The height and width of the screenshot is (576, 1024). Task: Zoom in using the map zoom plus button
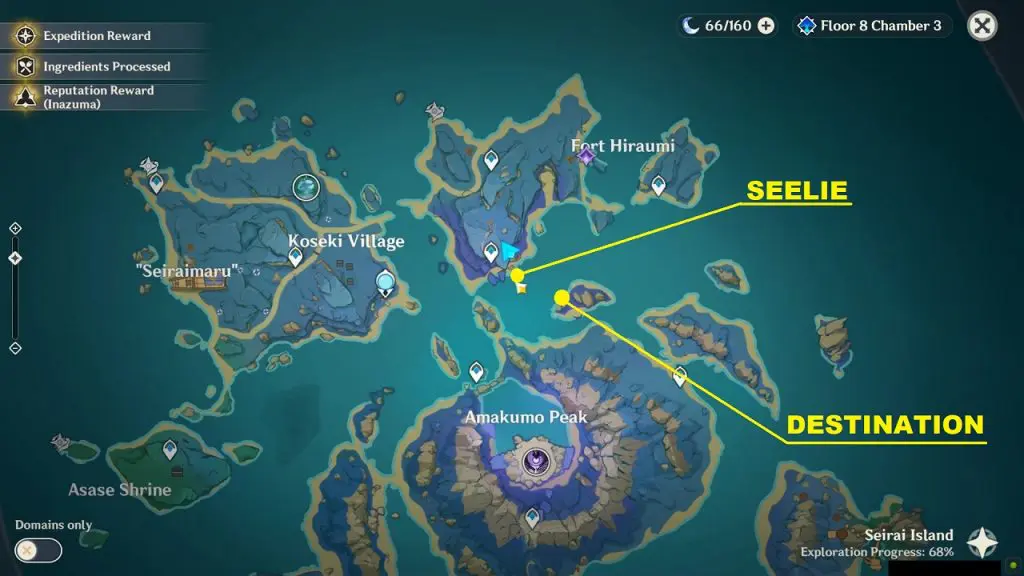(x=14, y=228)
